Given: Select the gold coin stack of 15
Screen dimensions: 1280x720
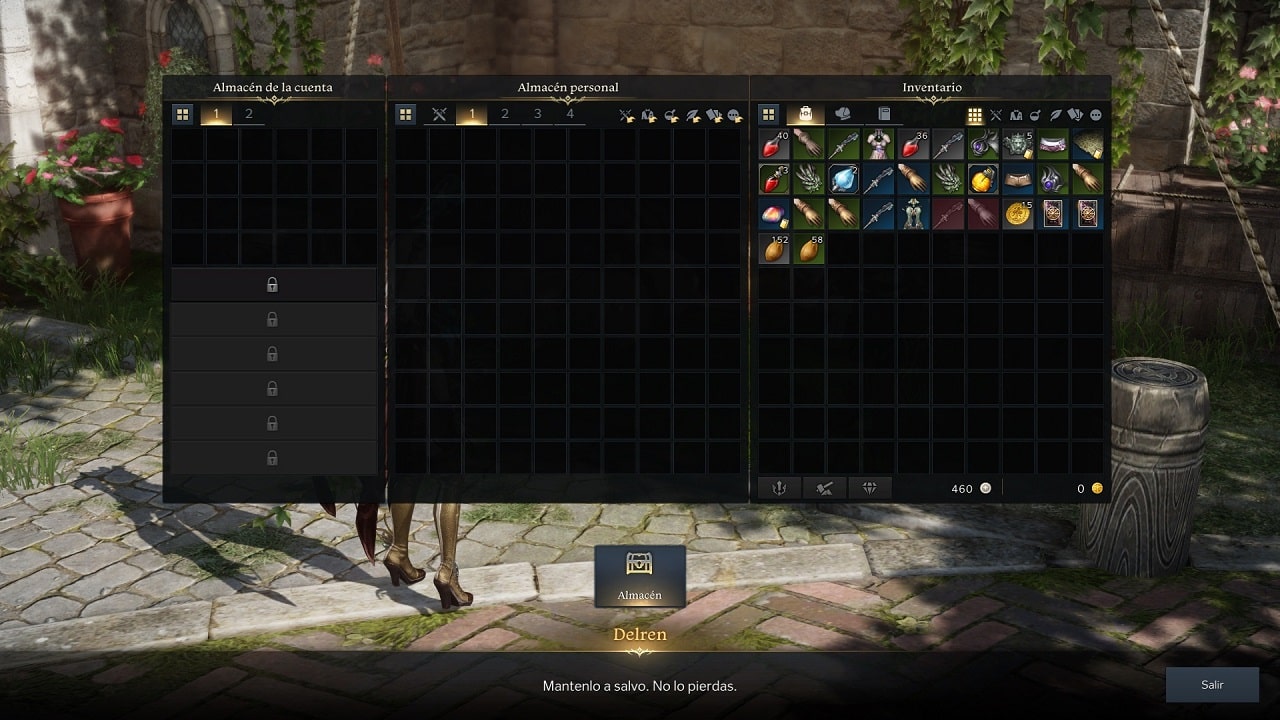Looking at the screenshot, I should click(1018, 214).
